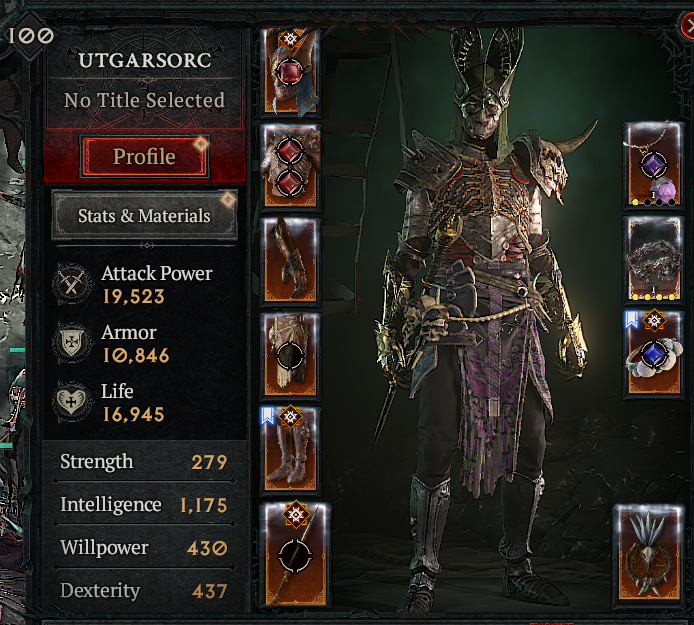The width and height of the screenshot is (694, 625).
Task: Select the staff weapon slot
Action: coord(291,553)
